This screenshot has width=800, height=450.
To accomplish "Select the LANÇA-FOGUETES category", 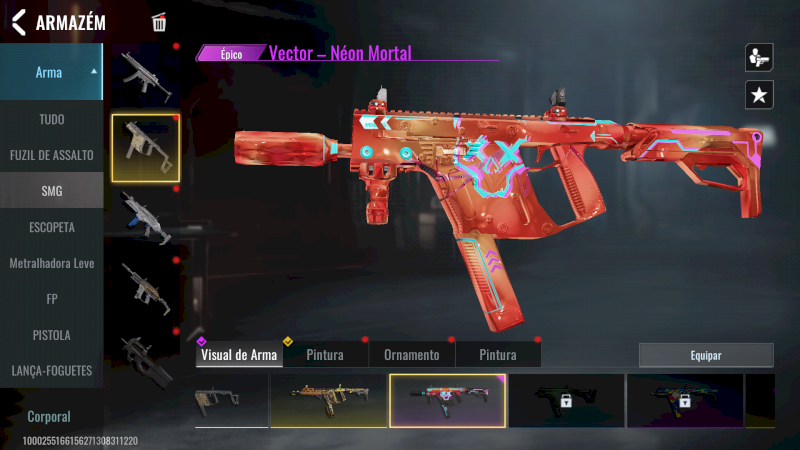I will click(51, 370).
